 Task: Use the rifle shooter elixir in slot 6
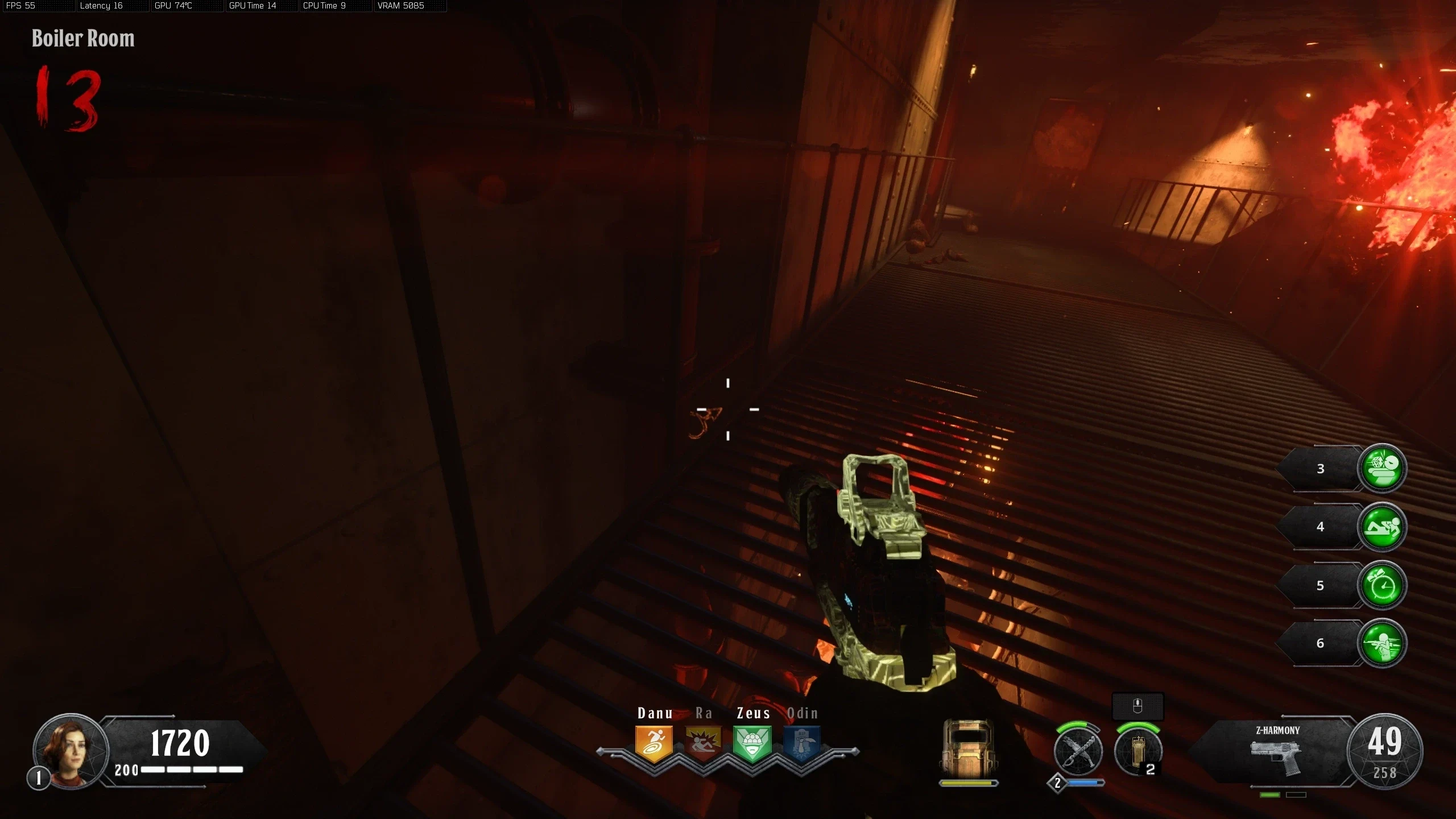pos(1382,643)
